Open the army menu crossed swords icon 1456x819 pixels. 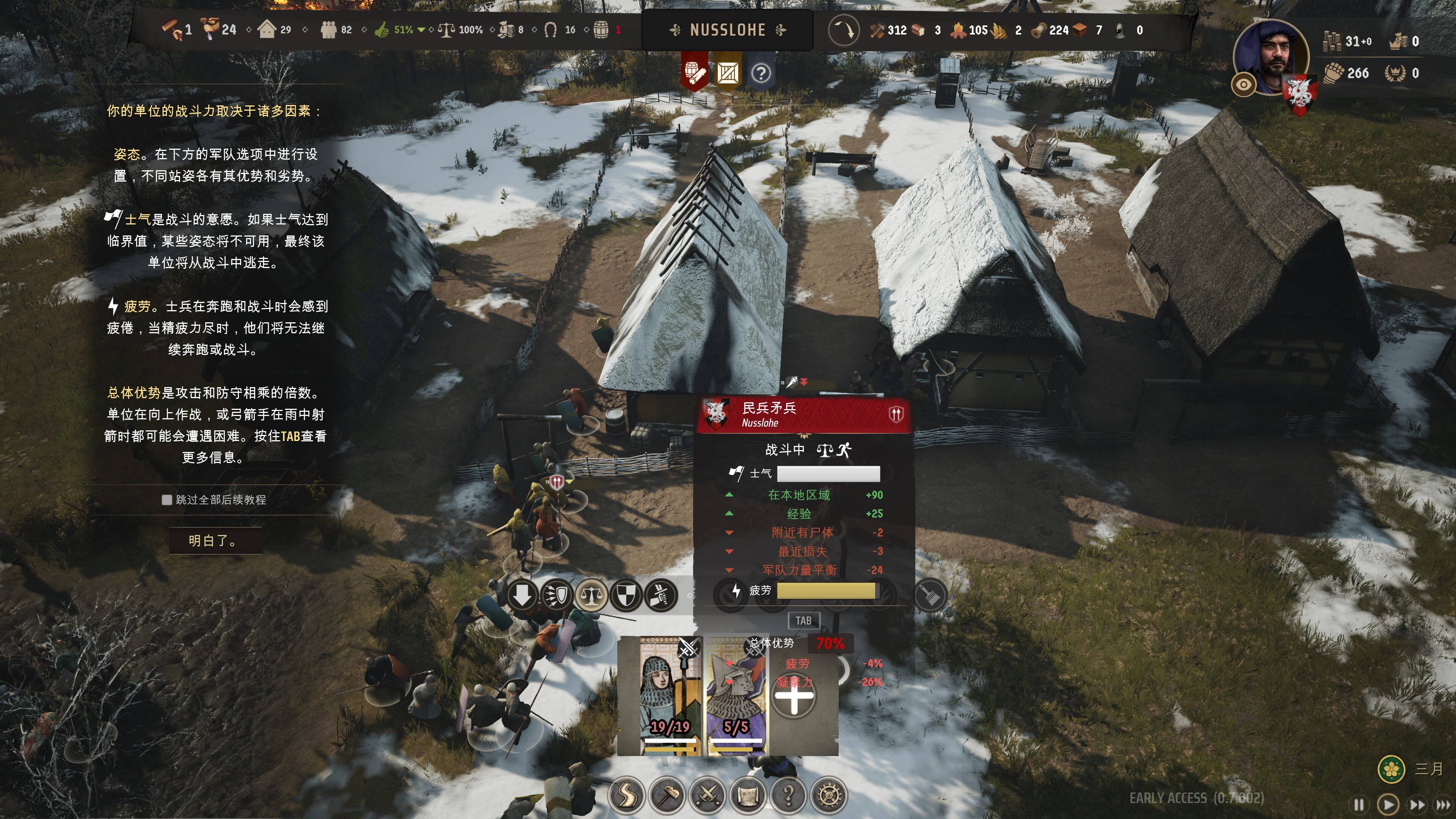707,795
